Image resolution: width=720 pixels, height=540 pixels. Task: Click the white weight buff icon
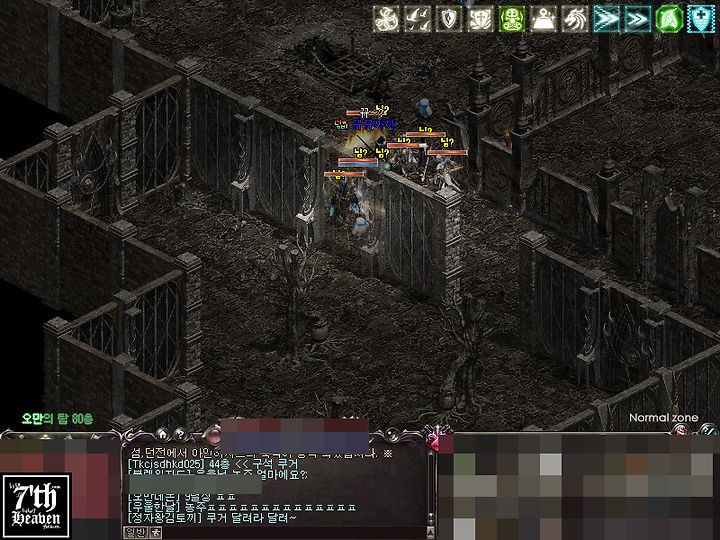(x=544, y=19)
